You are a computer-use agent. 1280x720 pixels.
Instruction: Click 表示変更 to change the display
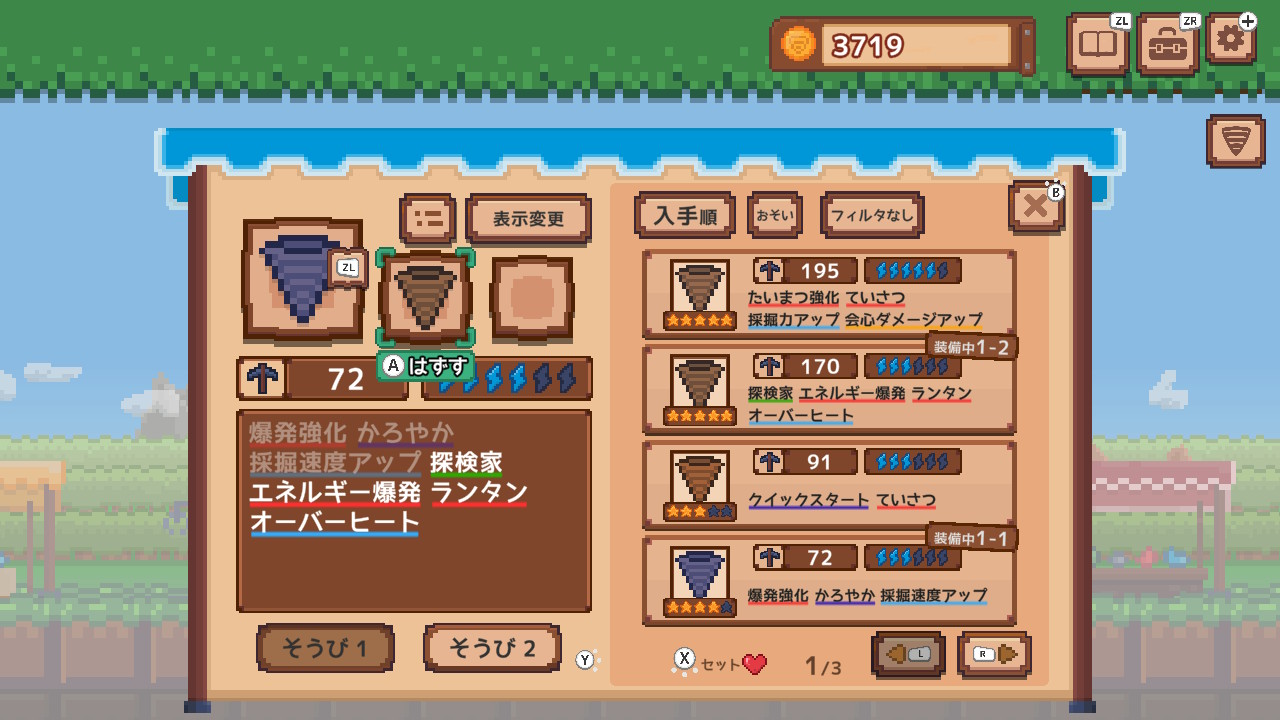528,218
